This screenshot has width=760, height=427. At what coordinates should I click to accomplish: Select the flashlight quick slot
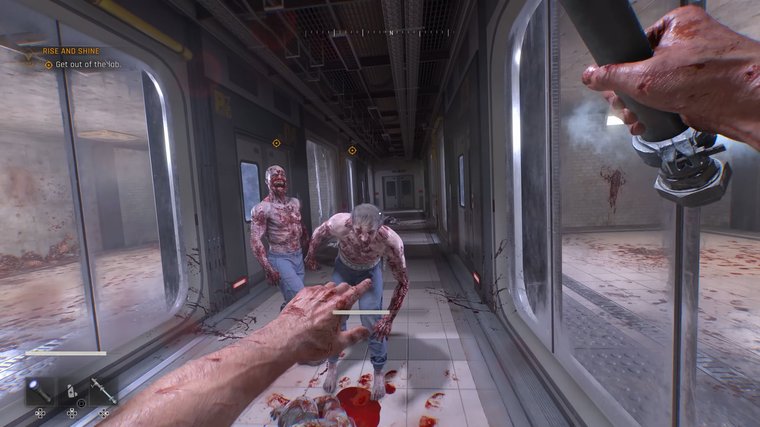(40, 390)
